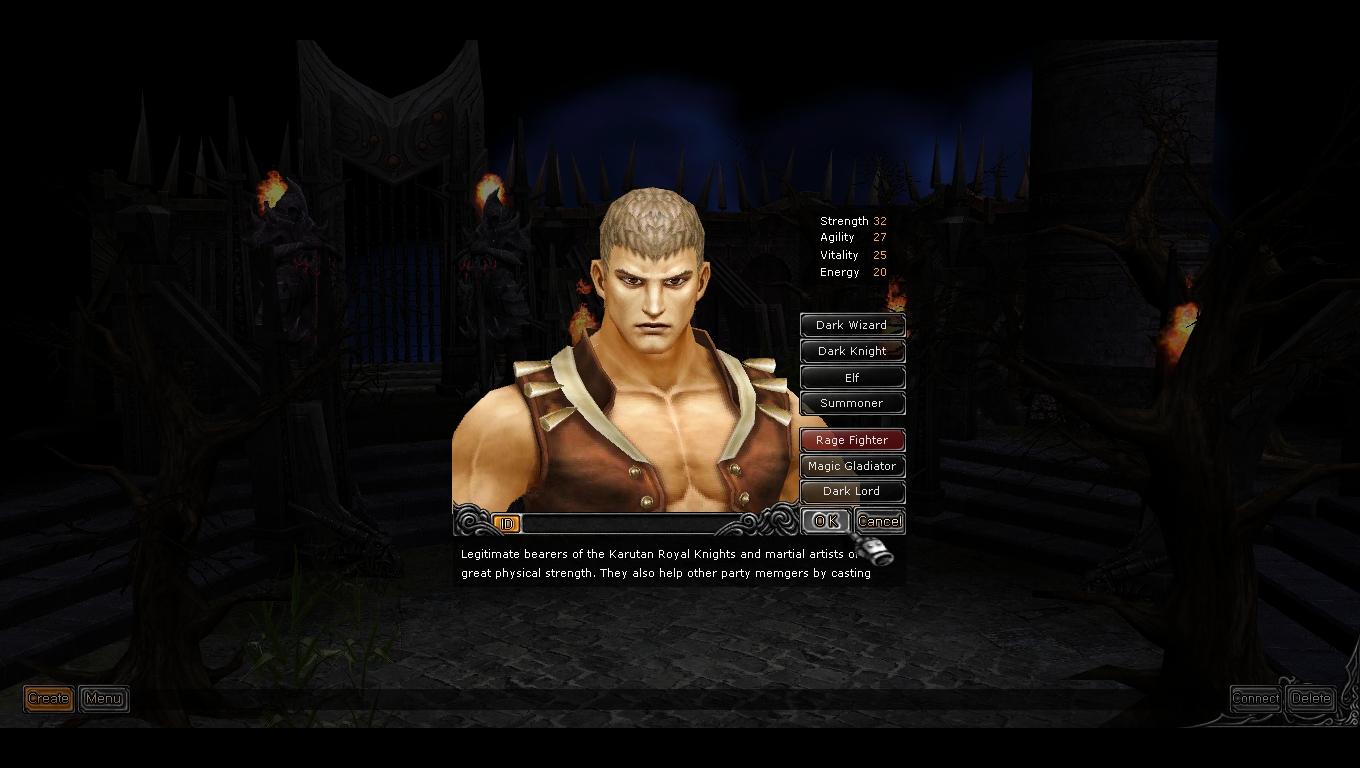
Task: Switch to the Magic Gladiator class
Action: [852, 466]
